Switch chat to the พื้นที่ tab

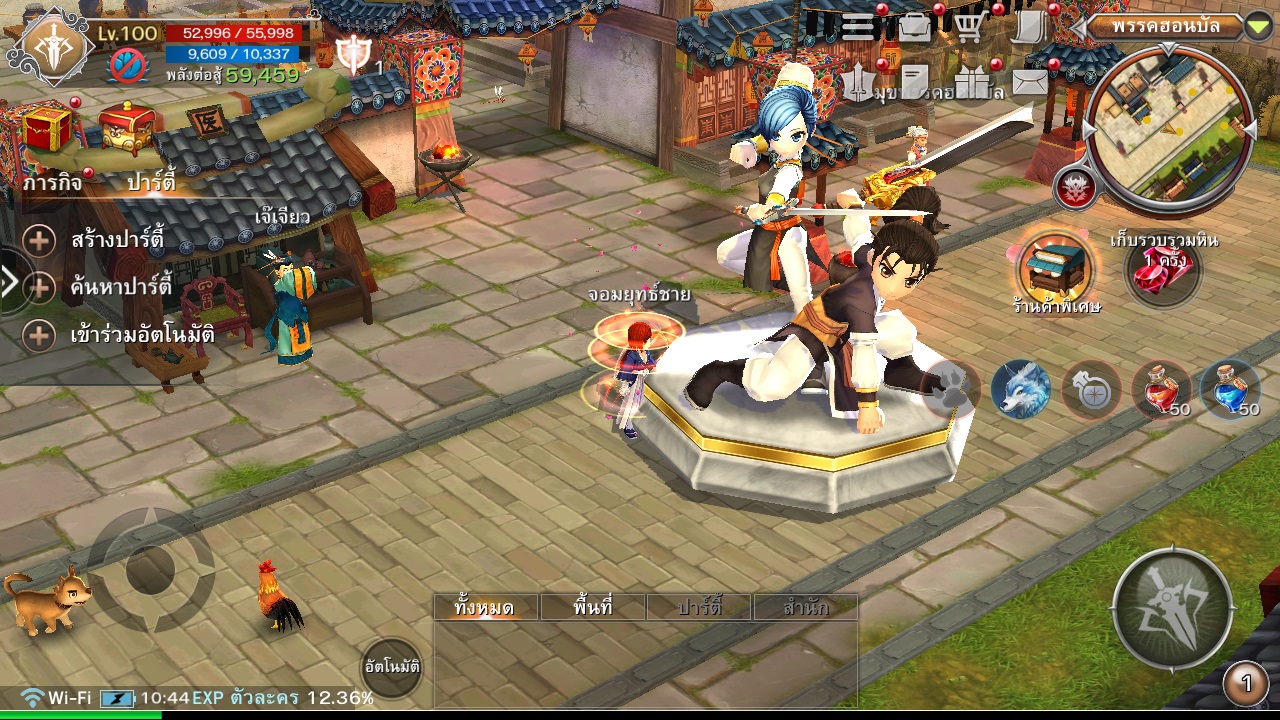click(593, 607)
